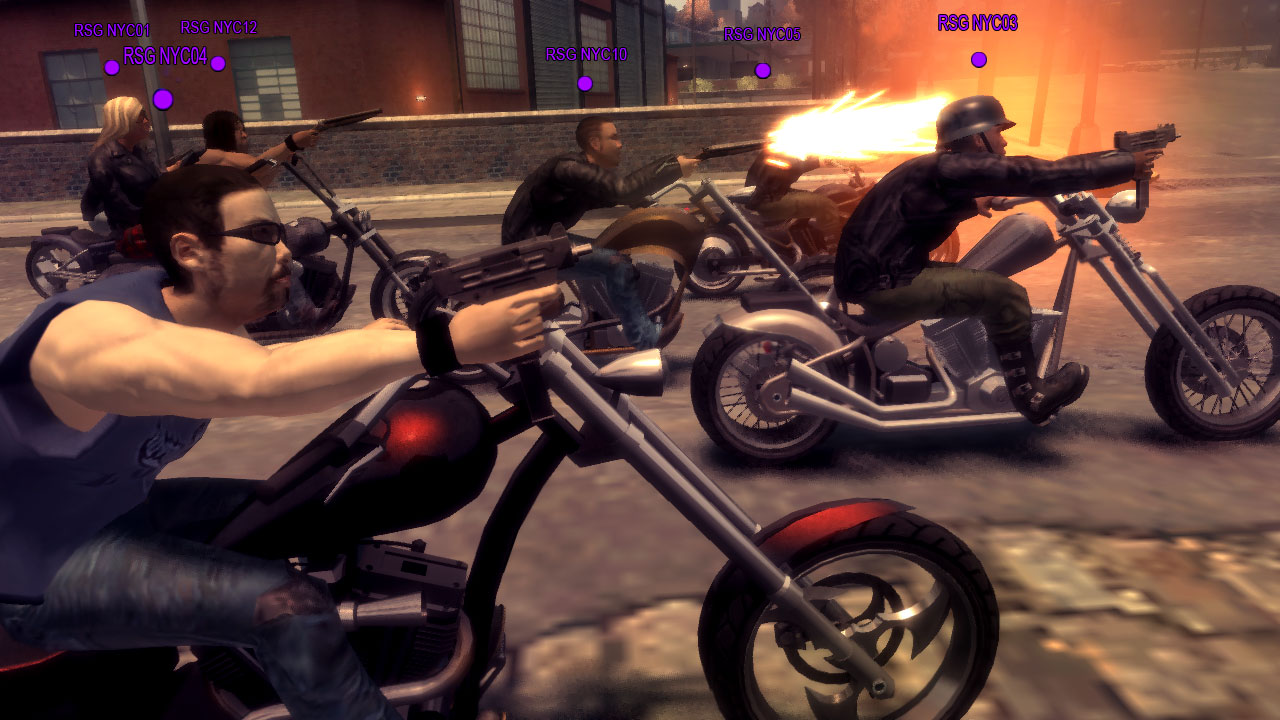Select player marker RSG NYC10
1280x720 pixels.
pos(585,83)
